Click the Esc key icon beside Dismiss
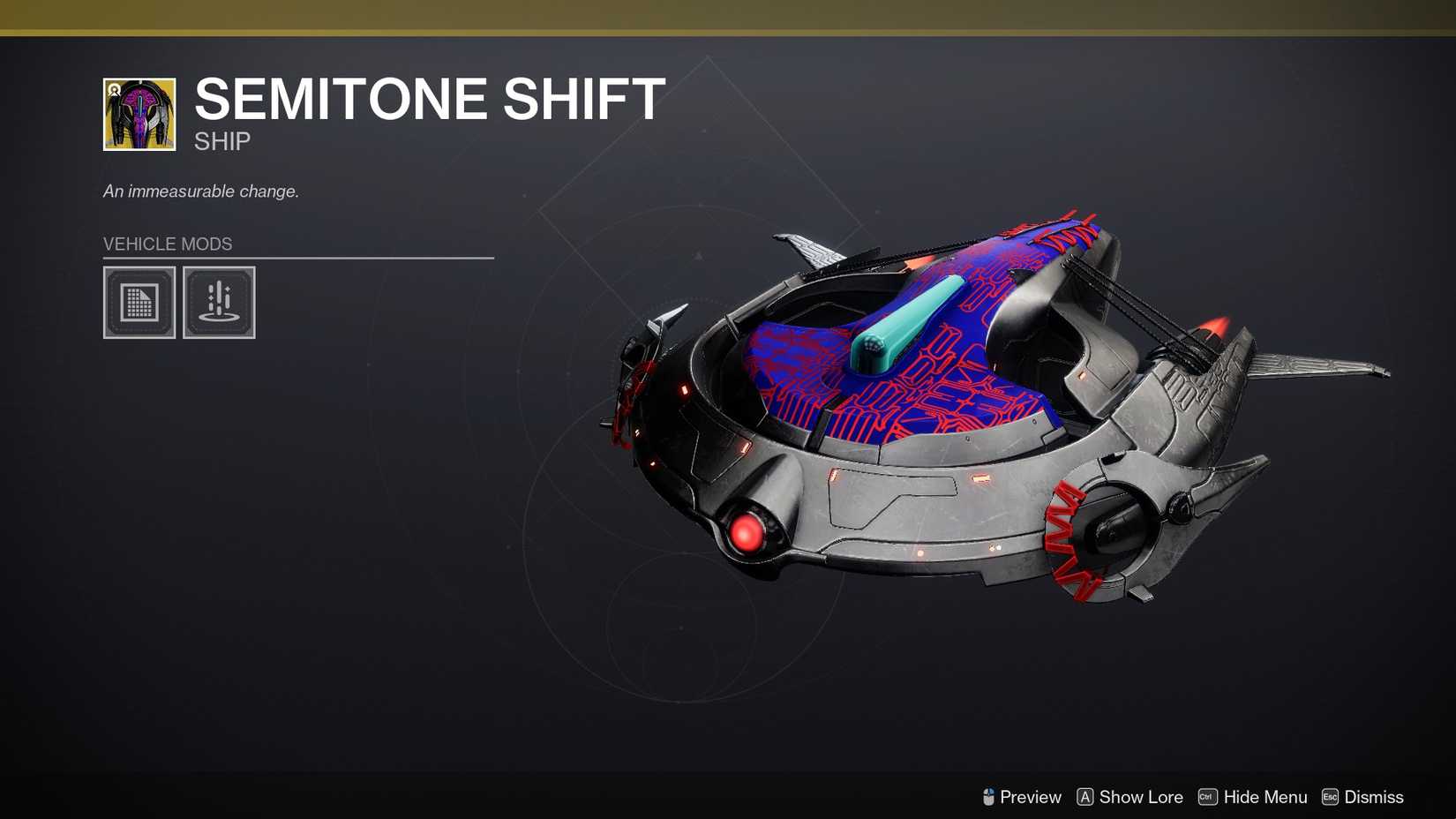The width and height of the screenshot is (1456, 819). click(x=1330, y=797)
